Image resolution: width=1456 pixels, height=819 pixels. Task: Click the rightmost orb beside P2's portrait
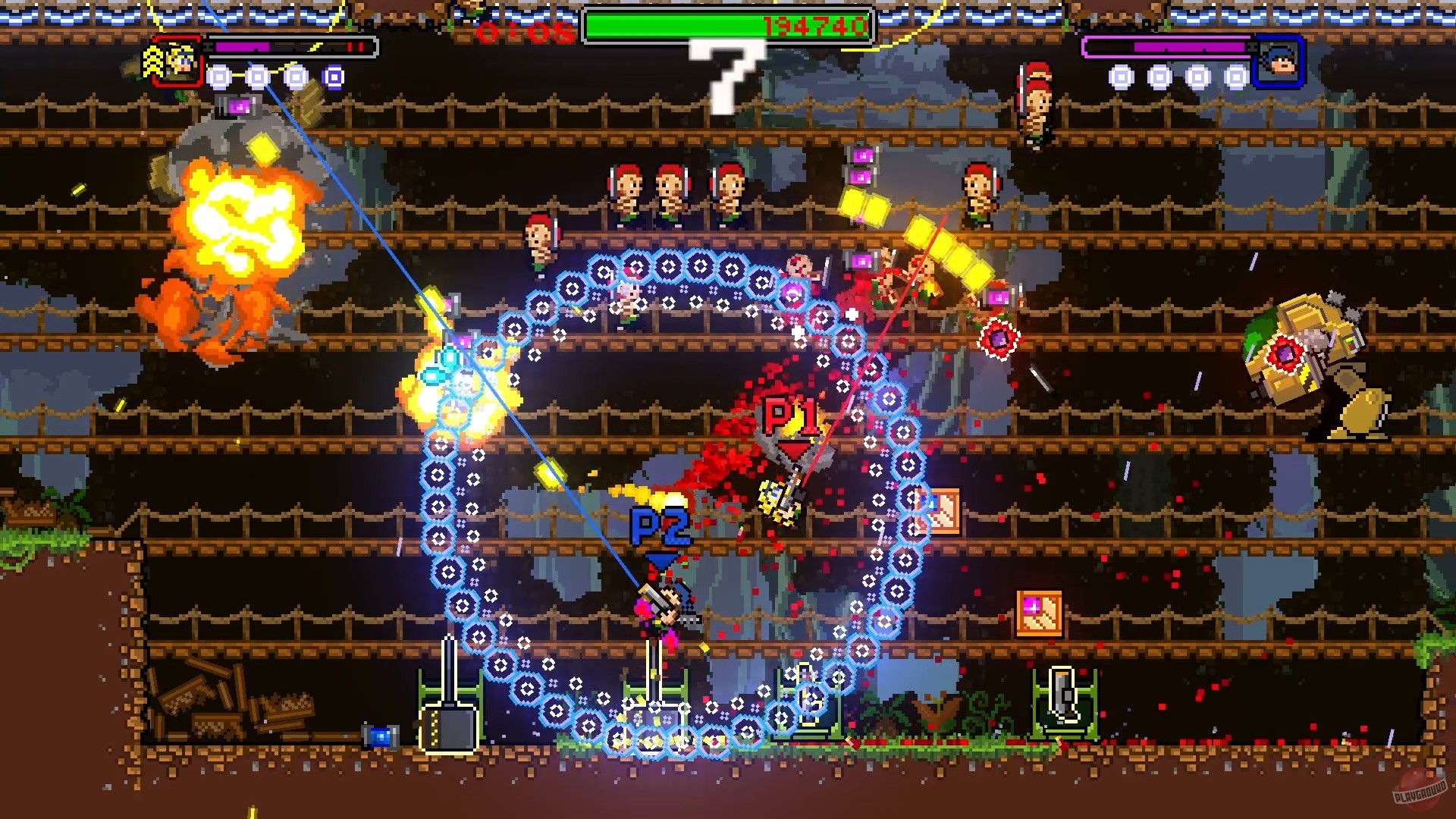point(1236,77)
